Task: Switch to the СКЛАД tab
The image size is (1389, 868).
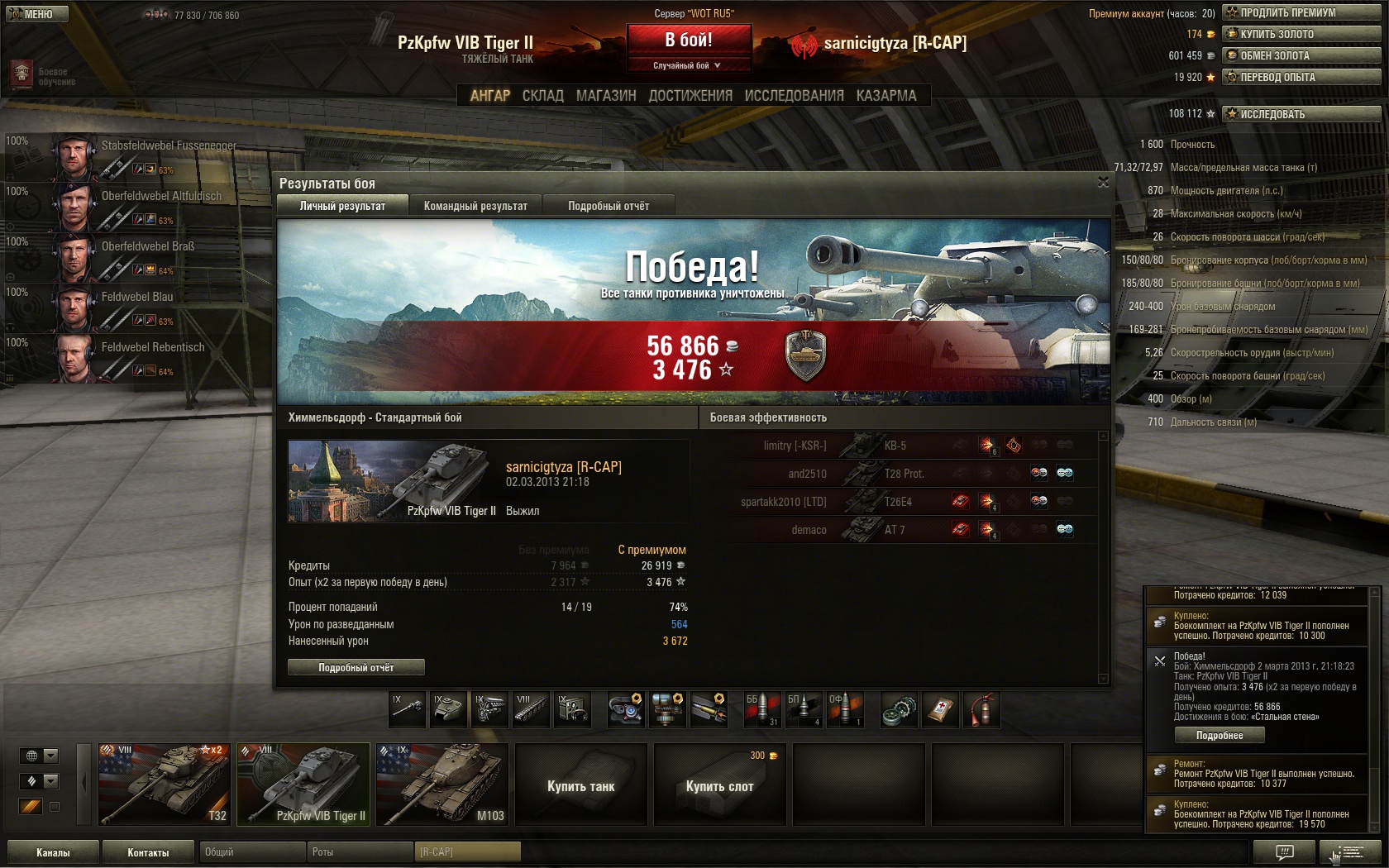Action: (542, 96)
